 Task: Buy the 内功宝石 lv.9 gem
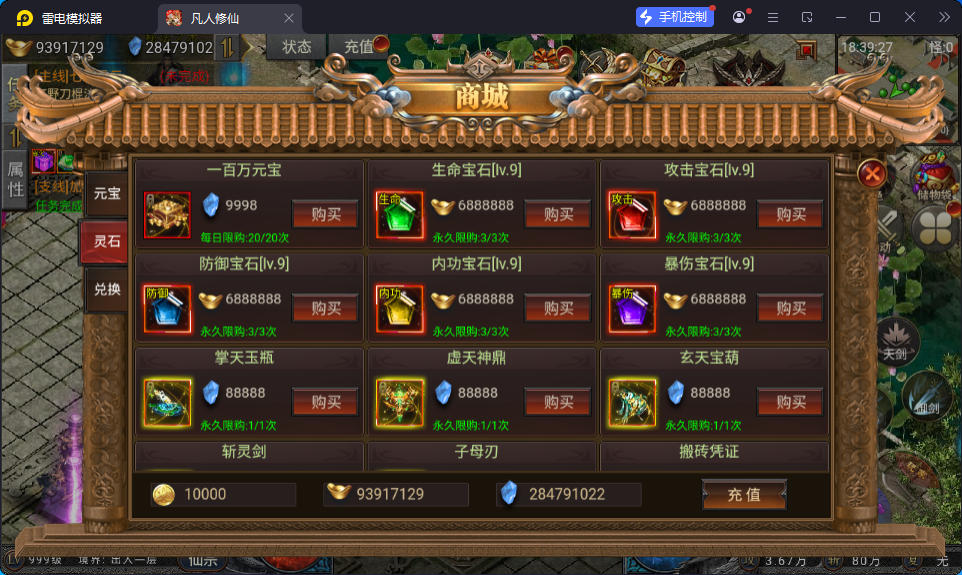pyautogui.click(x=558, y=308)
